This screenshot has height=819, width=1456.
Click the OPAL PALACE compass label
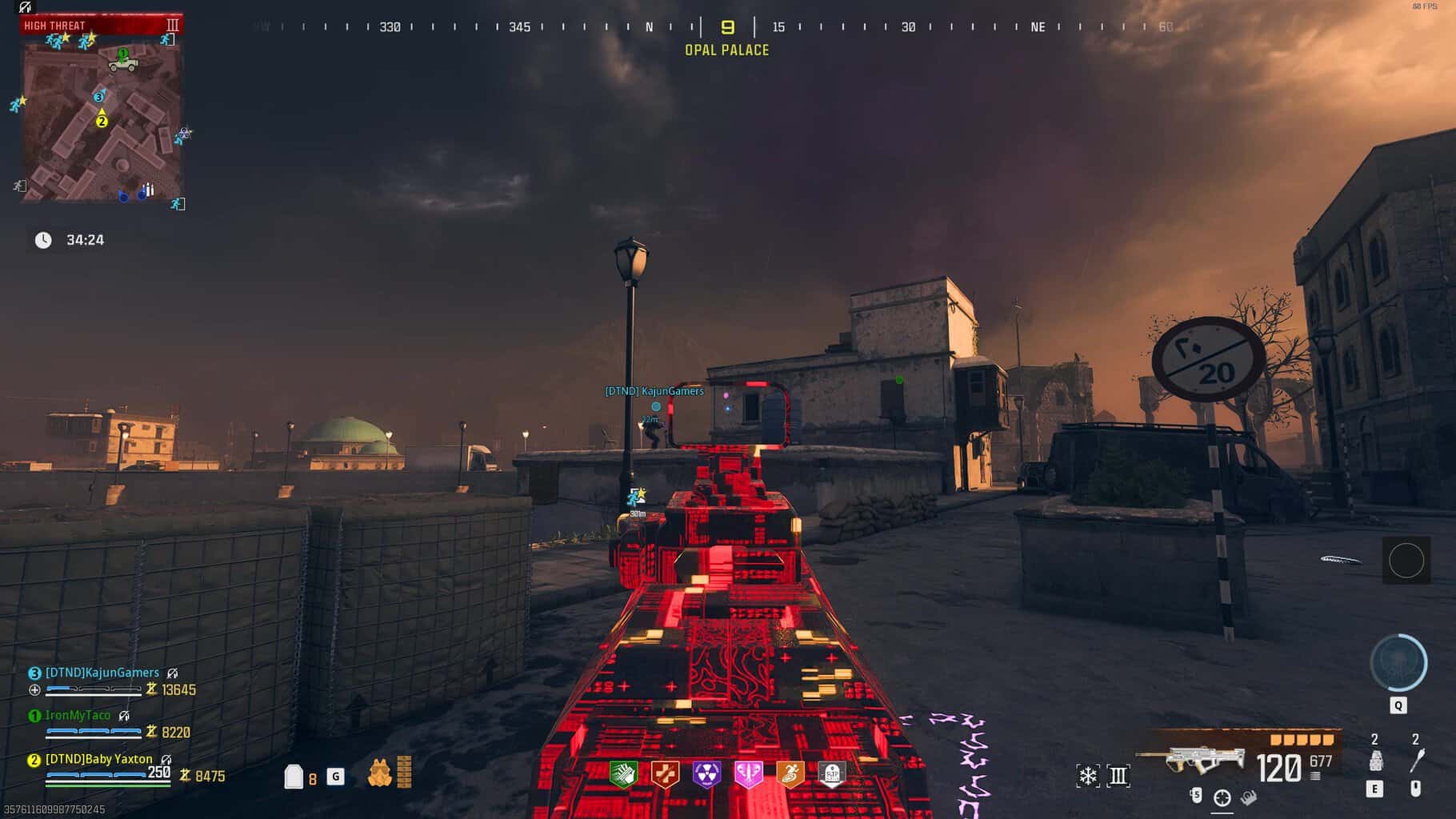click(725, 49)
